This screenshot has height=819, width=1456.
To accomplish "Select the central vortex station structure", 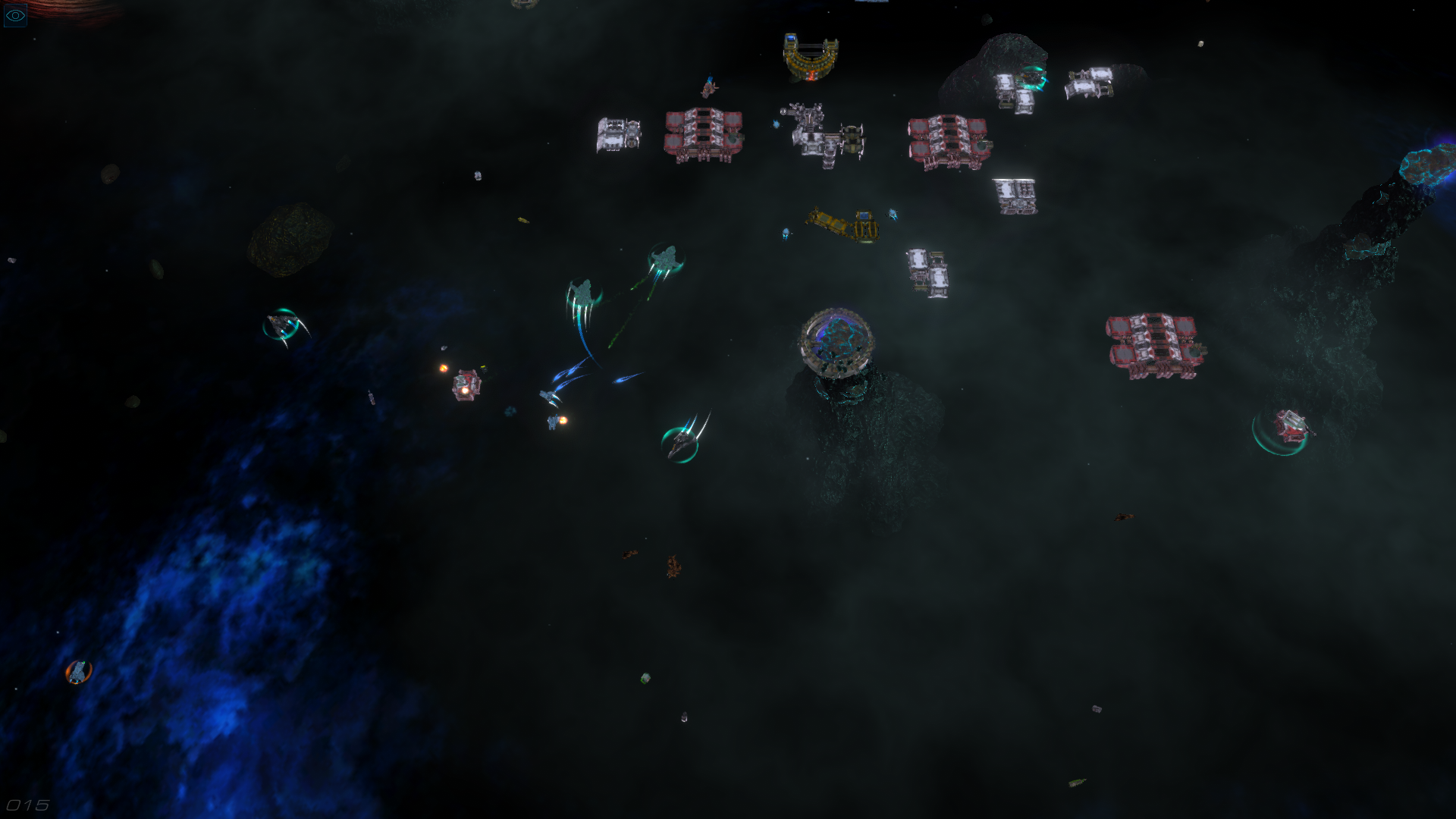I will (838, 341).
